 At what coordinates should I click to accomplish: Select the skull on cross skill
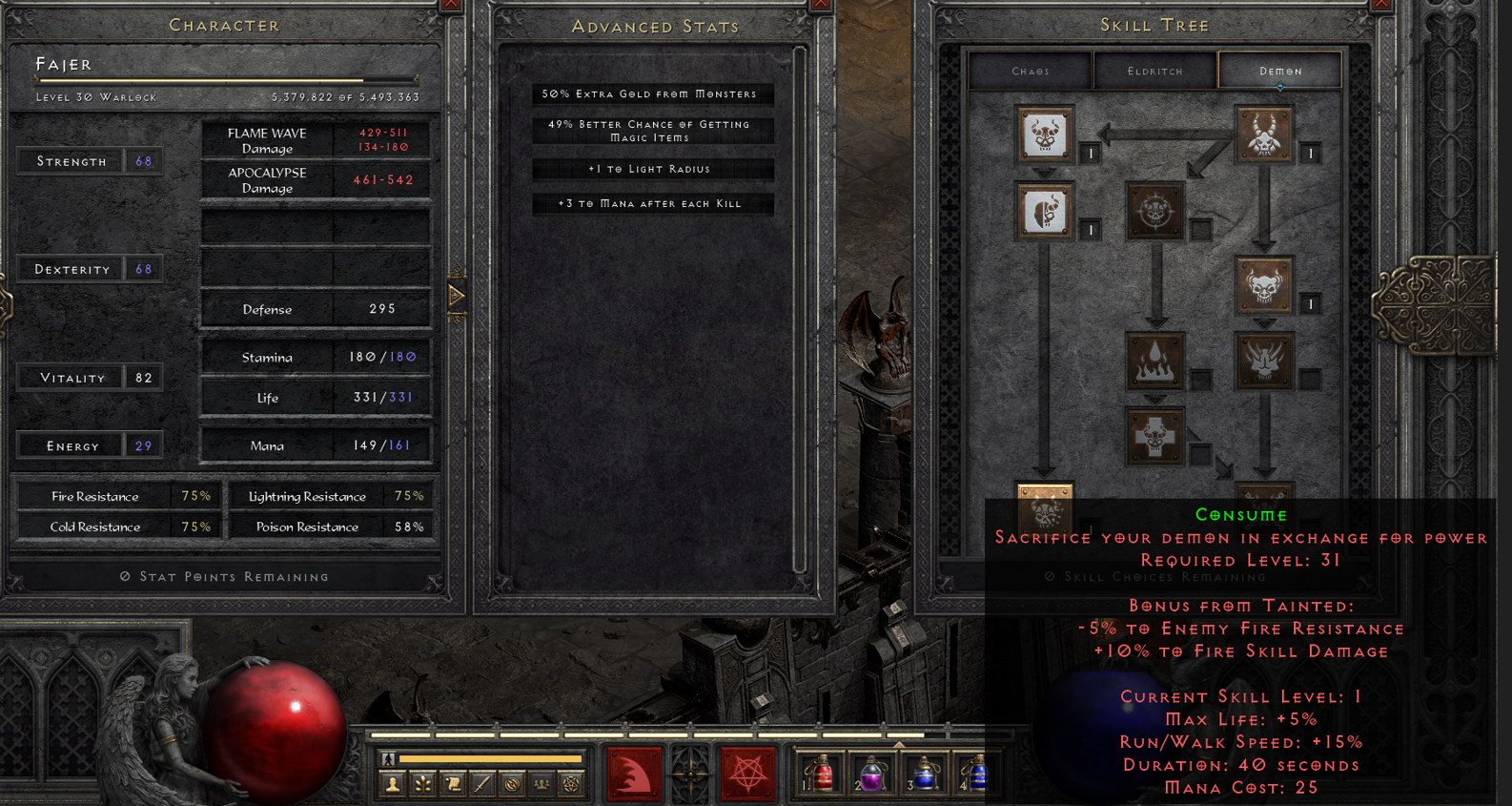click(x=1154, y=437)
